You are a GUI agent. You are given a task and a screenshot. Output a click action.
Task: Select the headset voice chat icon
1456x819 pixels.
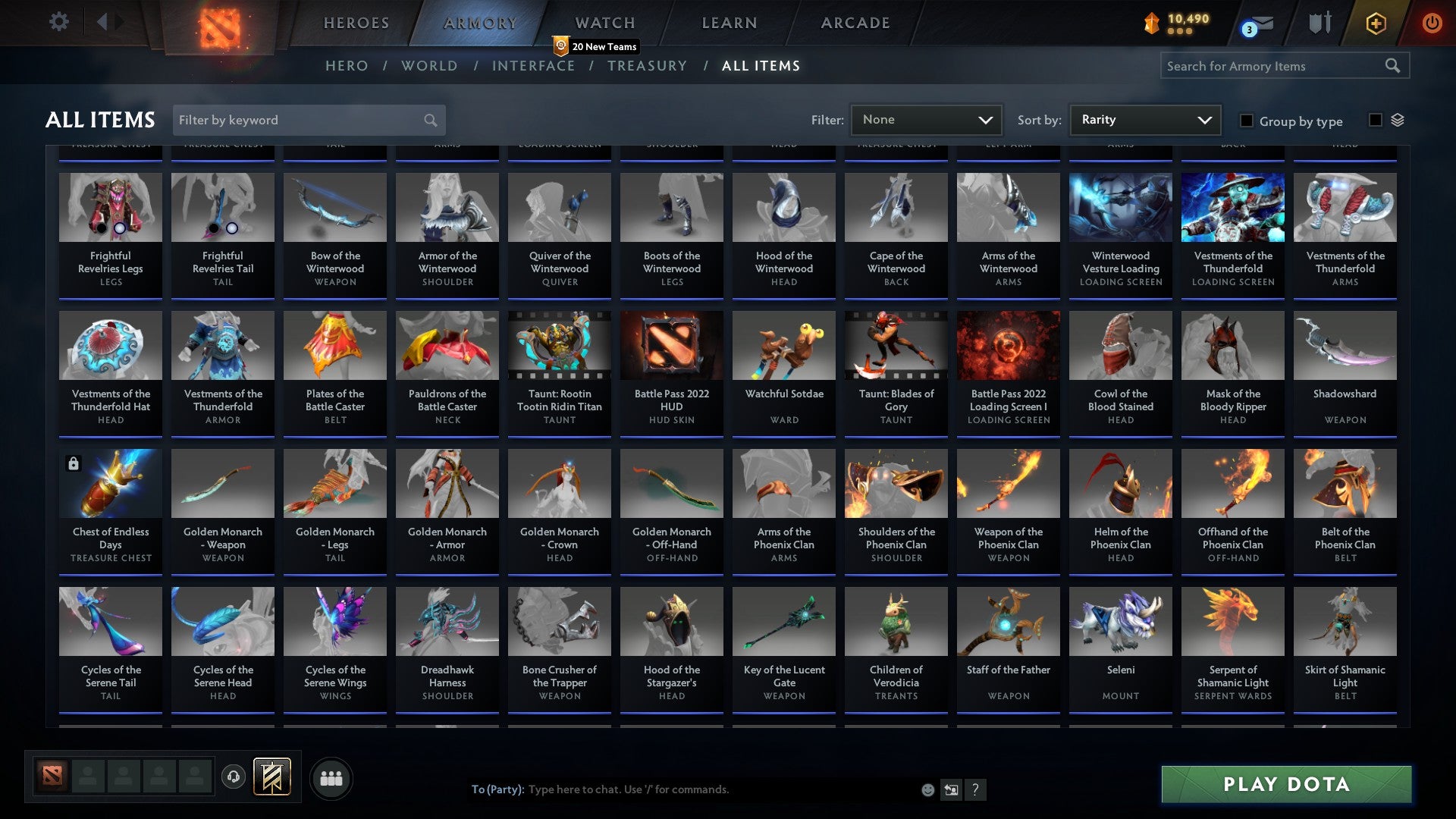coord(233,777)
